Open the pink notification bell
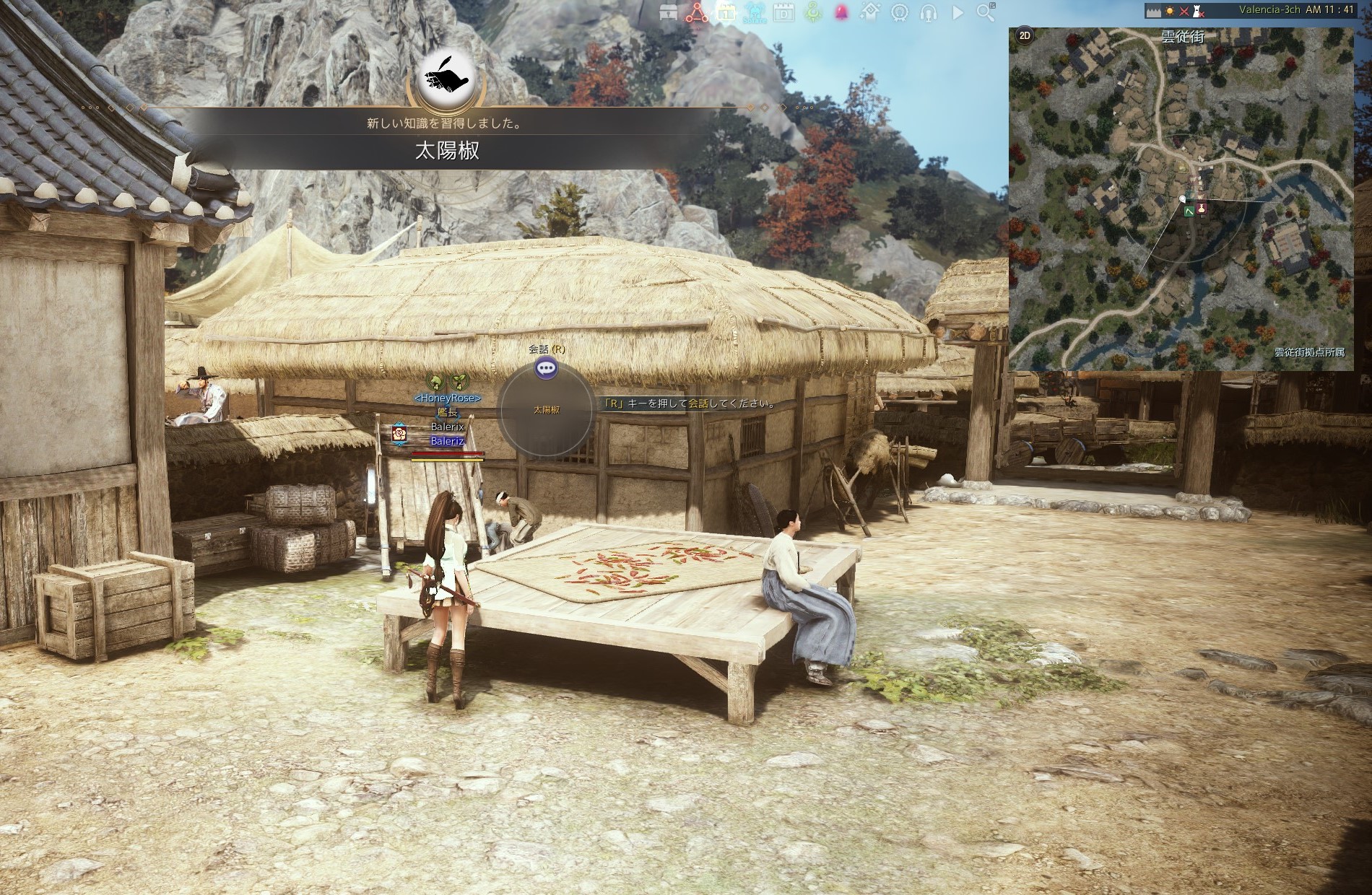 pos(841,12)
